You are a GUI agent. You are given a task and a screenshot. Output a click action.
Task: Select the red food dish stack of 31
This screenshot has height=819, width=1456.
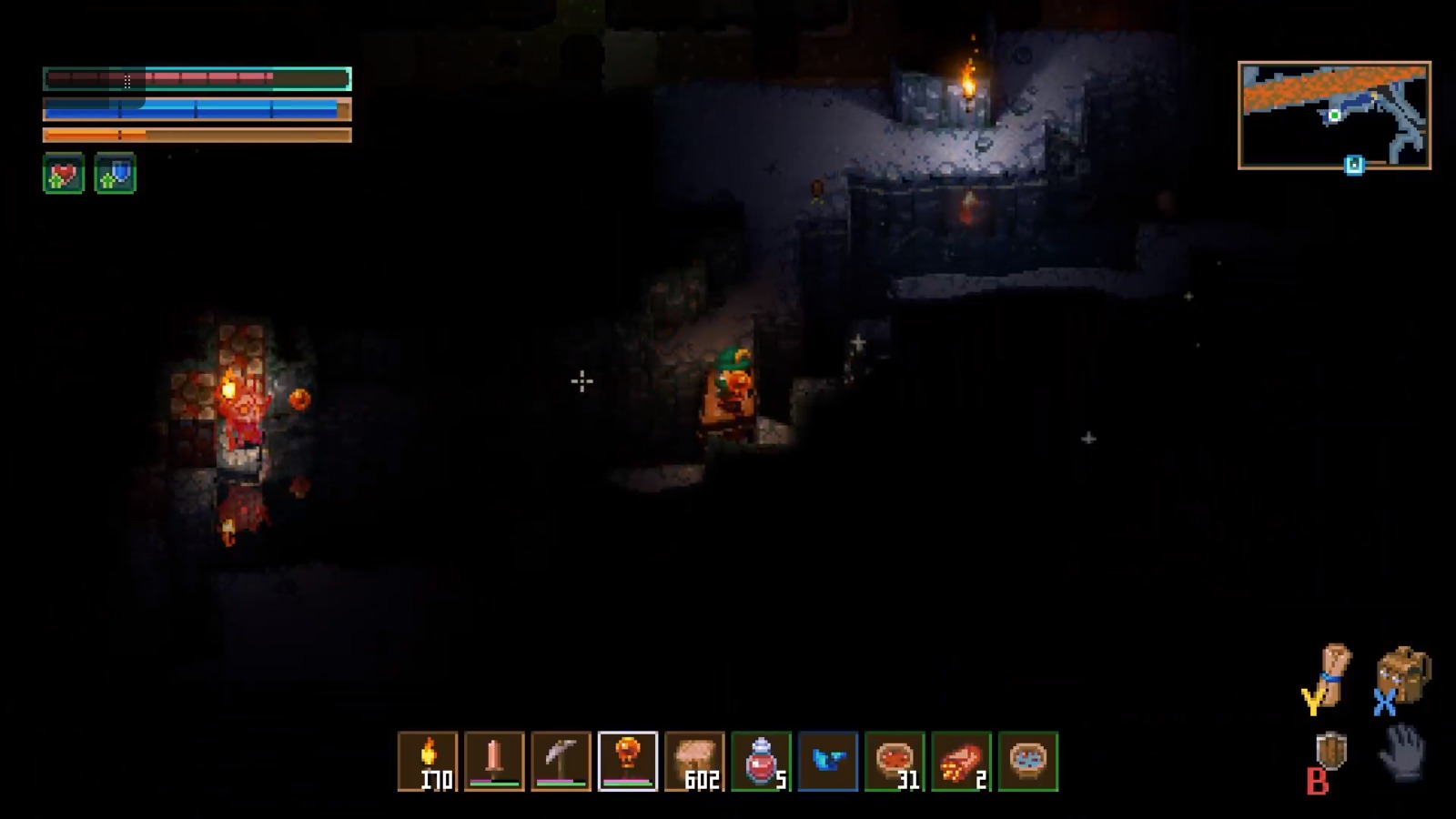(x=895, y=761)
